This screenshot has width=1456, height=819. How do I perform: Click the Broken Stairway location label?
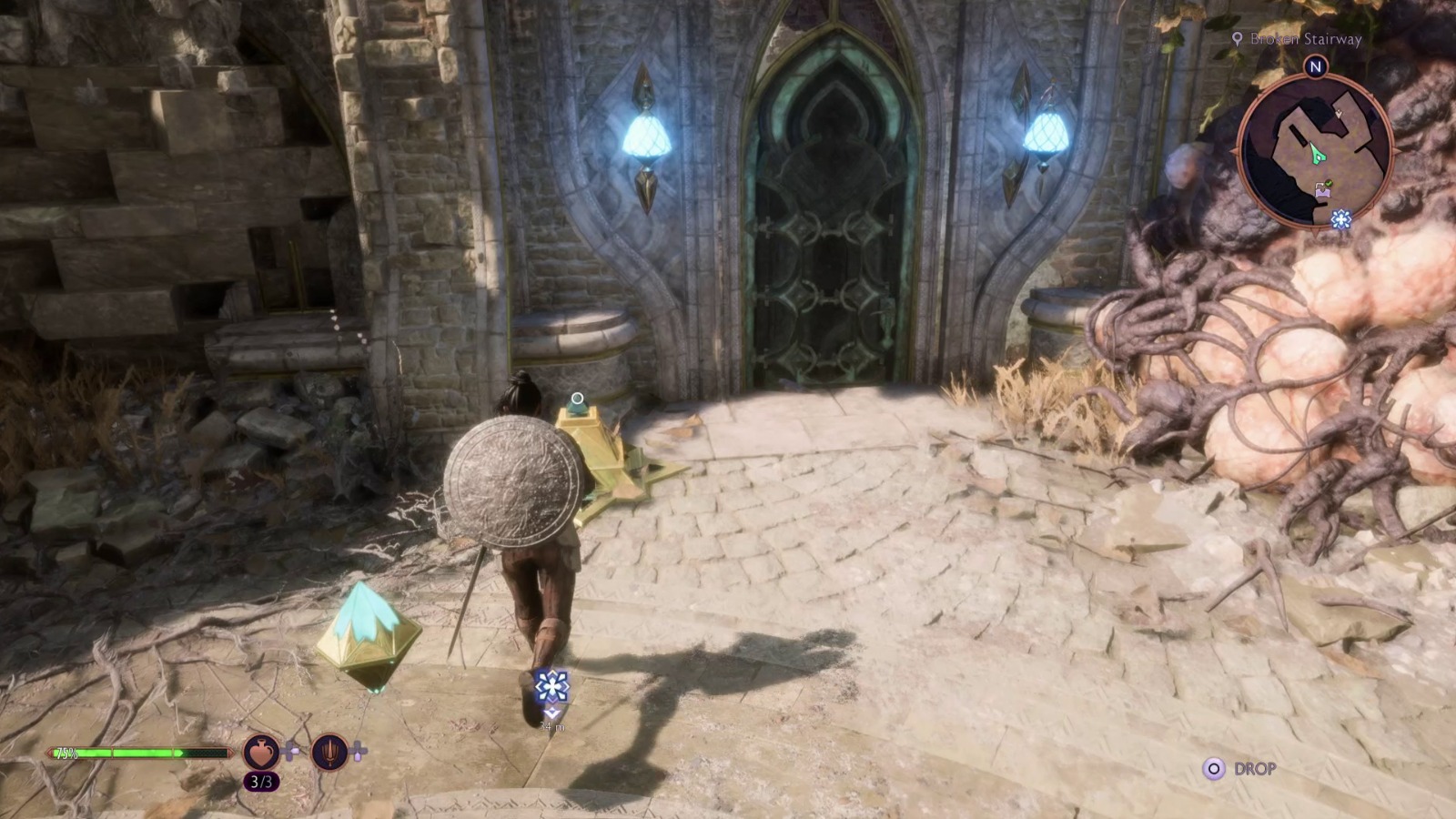pos(1307,40)
